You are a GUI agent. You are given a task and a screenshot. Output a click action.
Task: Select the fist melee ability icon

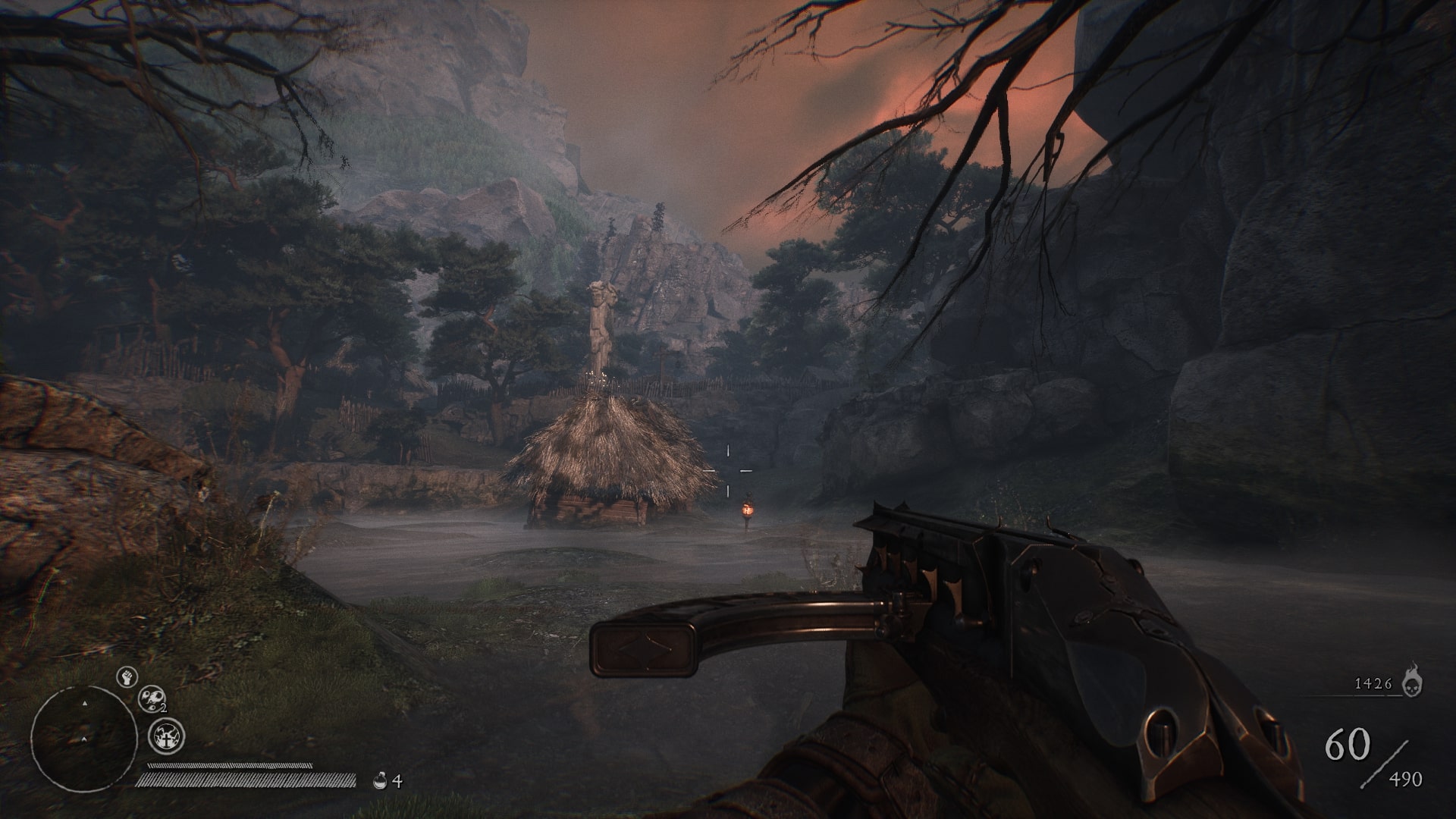tap(127, 676)
